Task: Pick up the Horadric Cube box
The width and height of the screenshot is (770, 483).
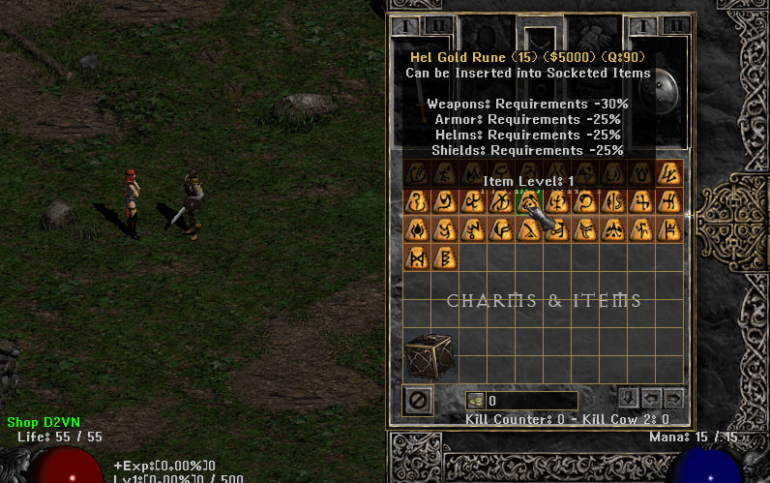Action: point(430,357)
